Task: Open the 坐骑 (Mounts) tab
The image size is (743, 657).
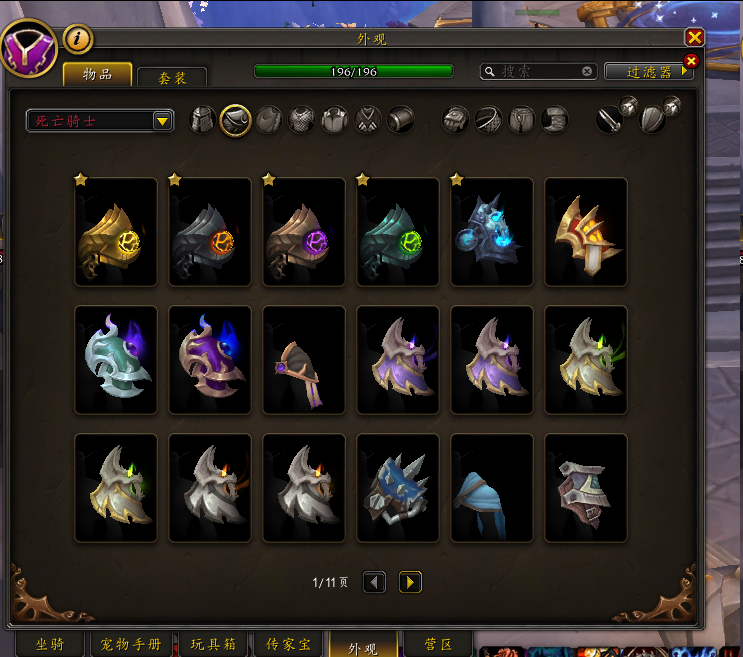Action: (50, 645)
